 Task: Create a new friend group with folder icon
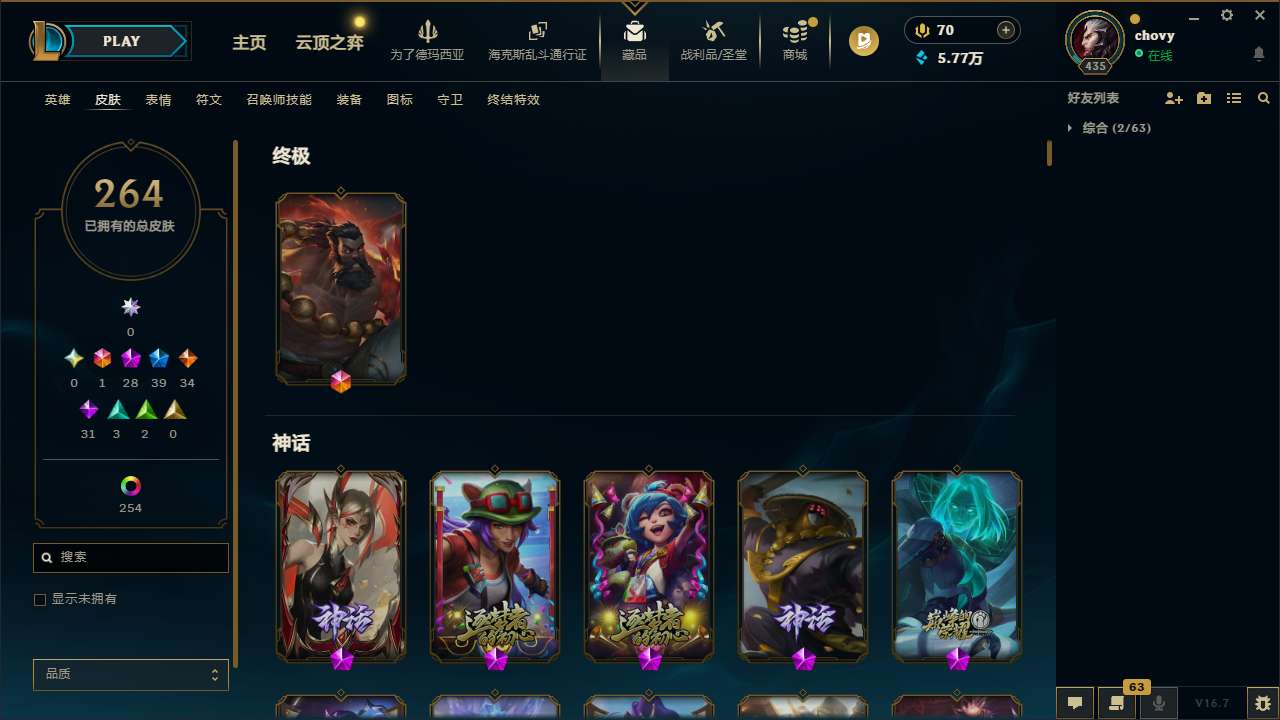coord(1204,98)
